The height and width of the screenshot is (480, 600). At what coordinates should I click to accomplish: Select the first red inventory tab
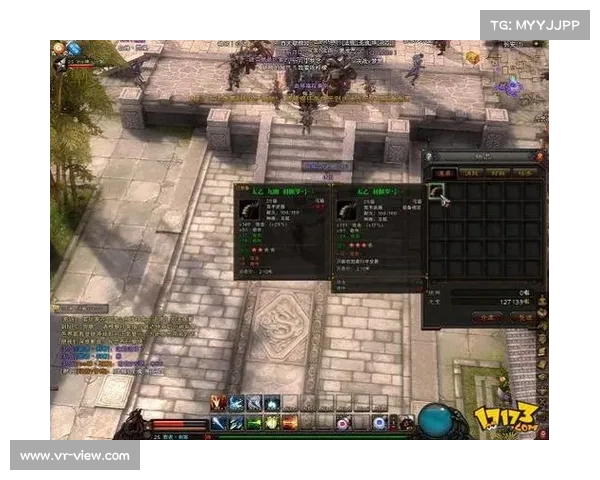pos(445,172)
